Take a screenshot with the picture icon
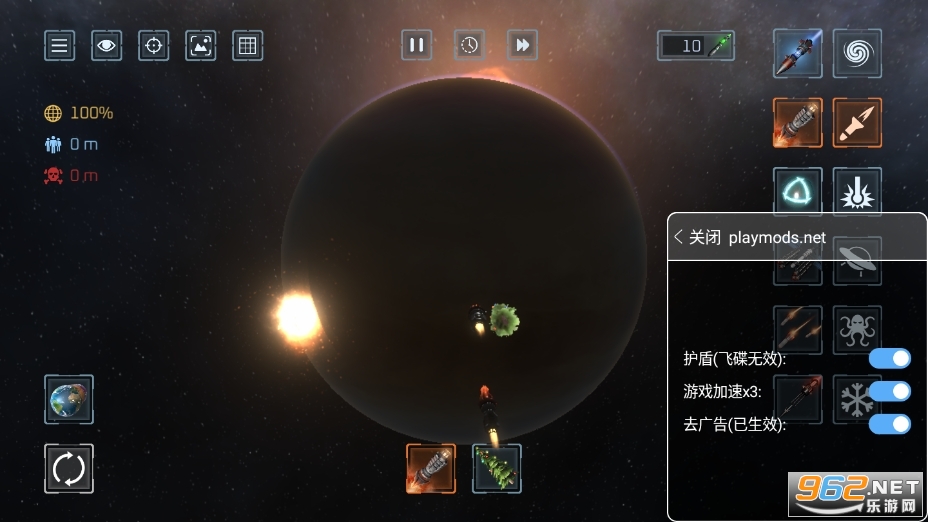Image resolution: width=928 pixels, height=522 pixels. [201, 45]
